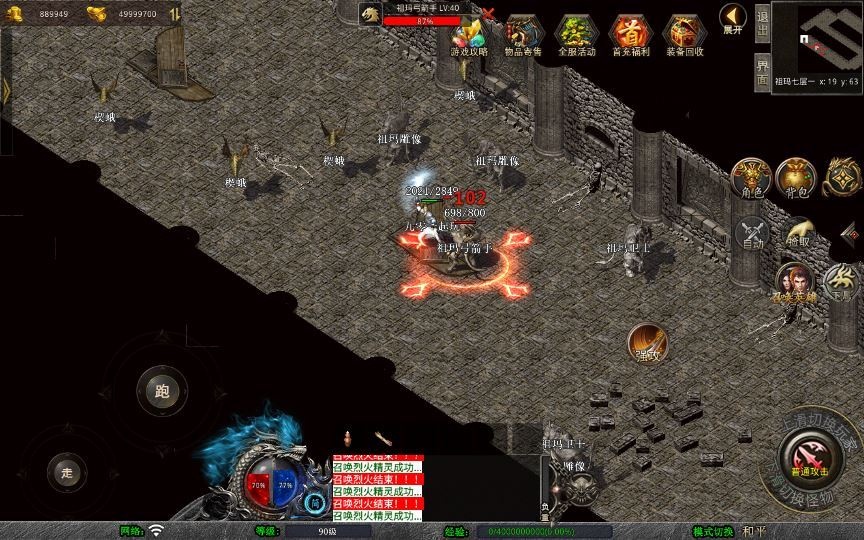The height and width of the screenshot is (540, 864).
Task: Tap the 拾取 pick-up button
Action: [797, 234]
